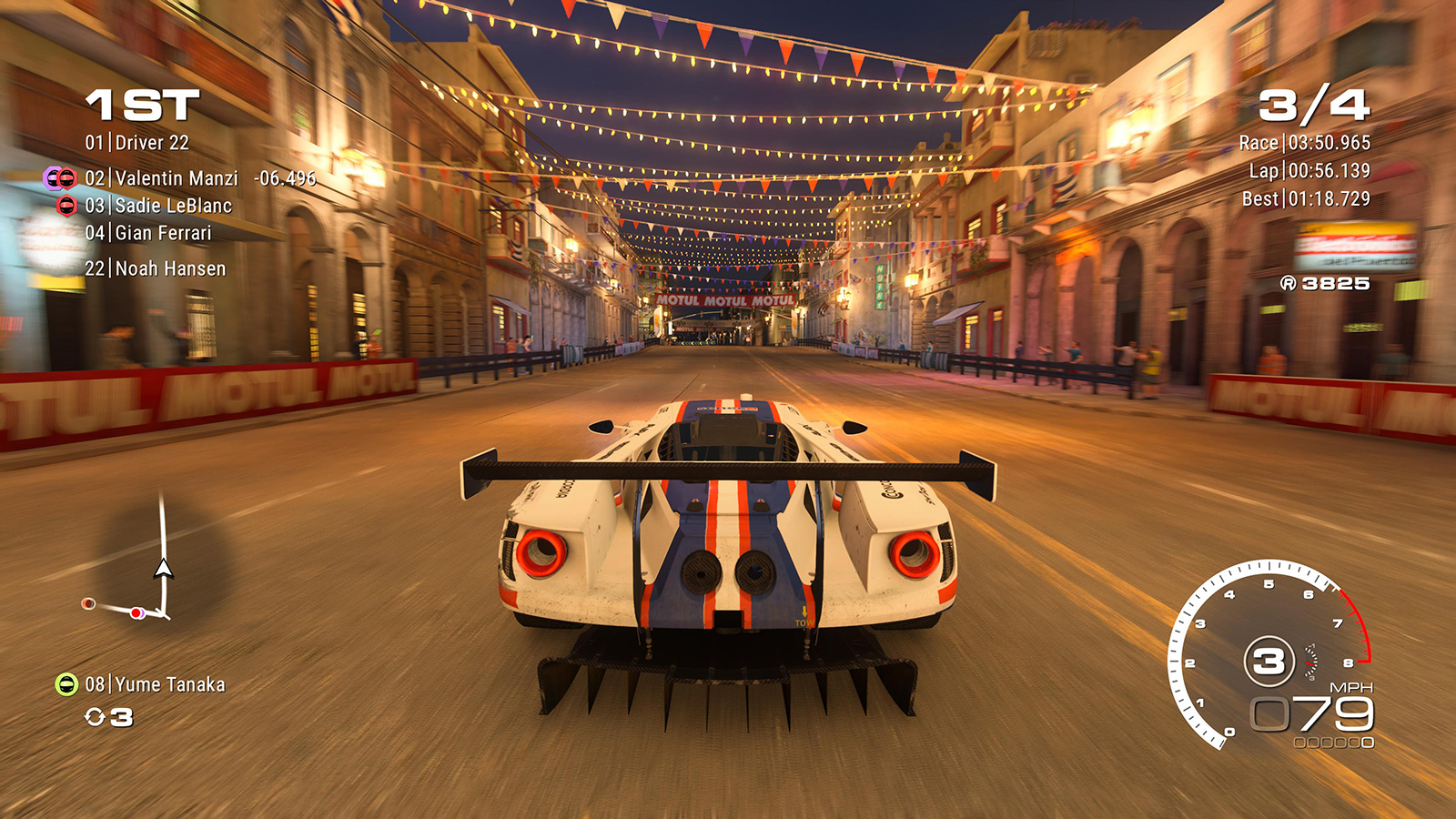The image size is (1456, 819).
Task: Click the red opponent marker on the minimap
Action: 136,613
